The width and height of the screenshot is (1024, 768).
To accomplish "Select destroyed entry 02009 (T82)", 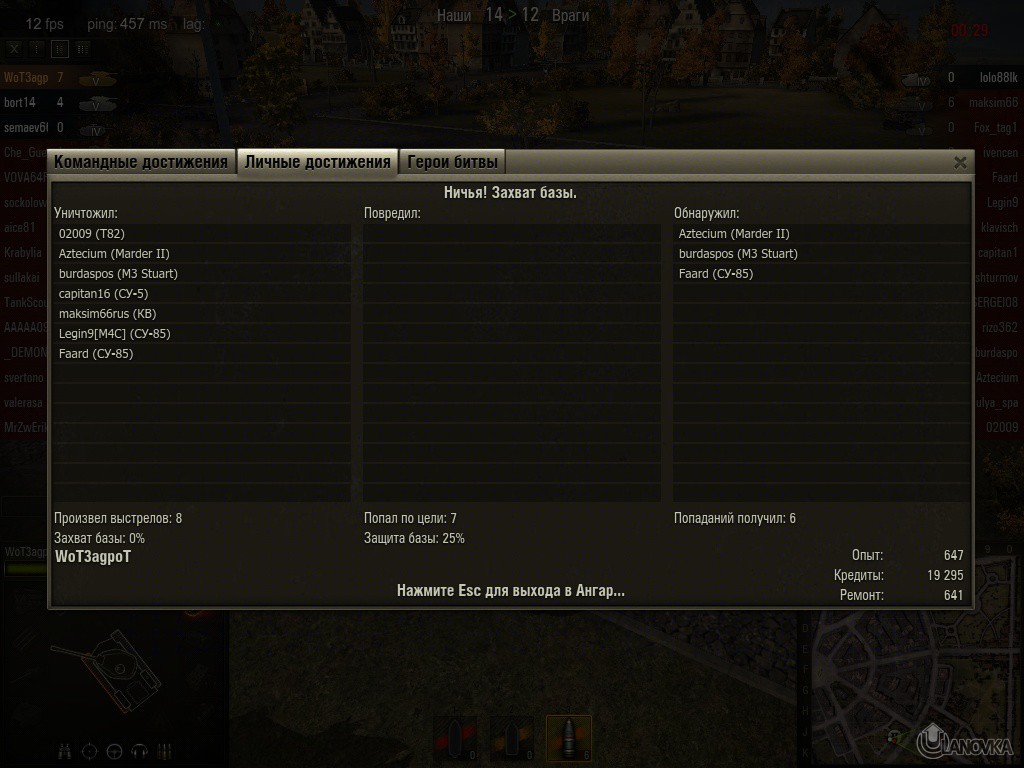I will pyautogui.click(x=92, y=234).
